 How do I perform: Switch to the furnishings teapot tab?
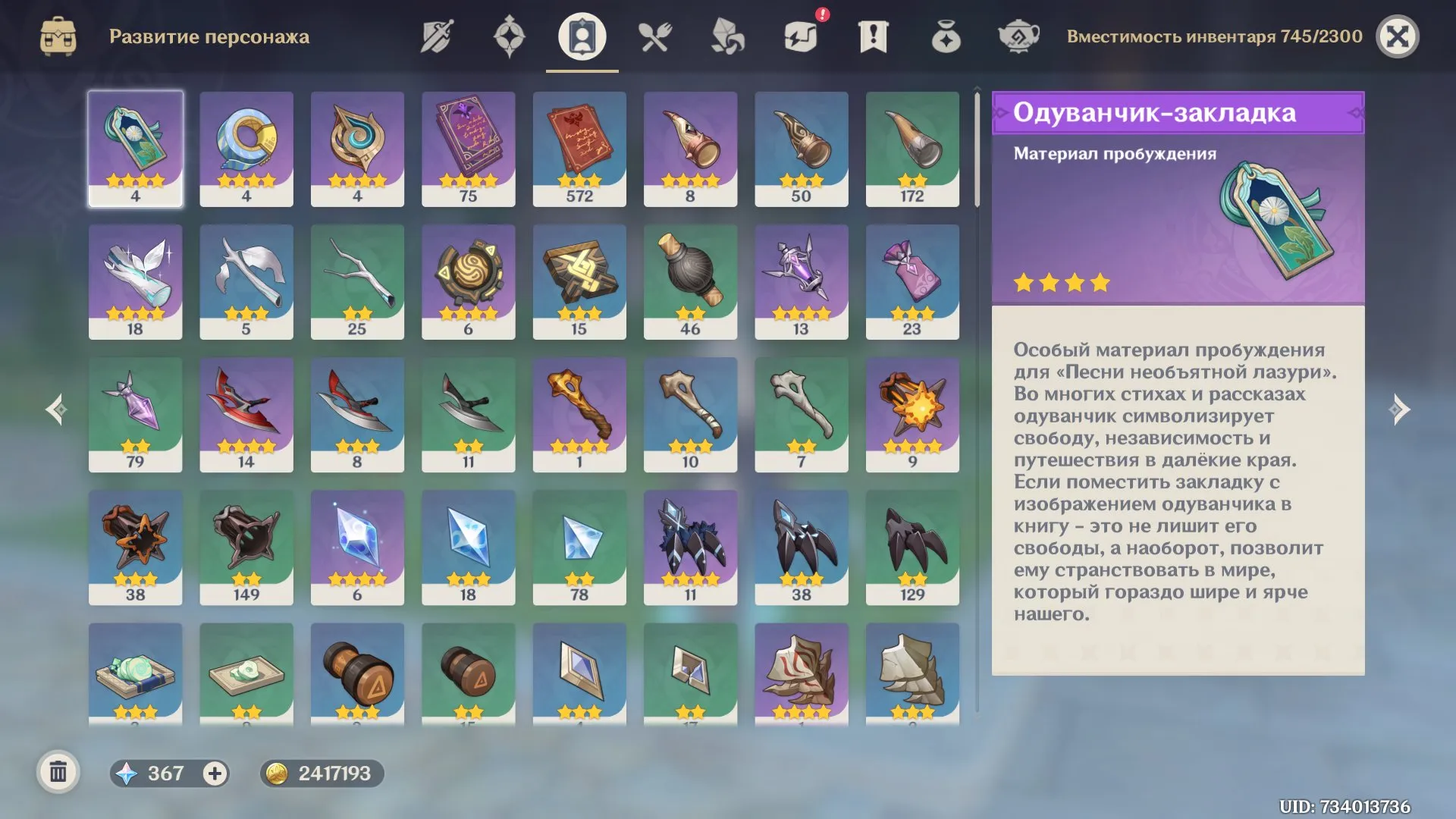pos(1018,36)
